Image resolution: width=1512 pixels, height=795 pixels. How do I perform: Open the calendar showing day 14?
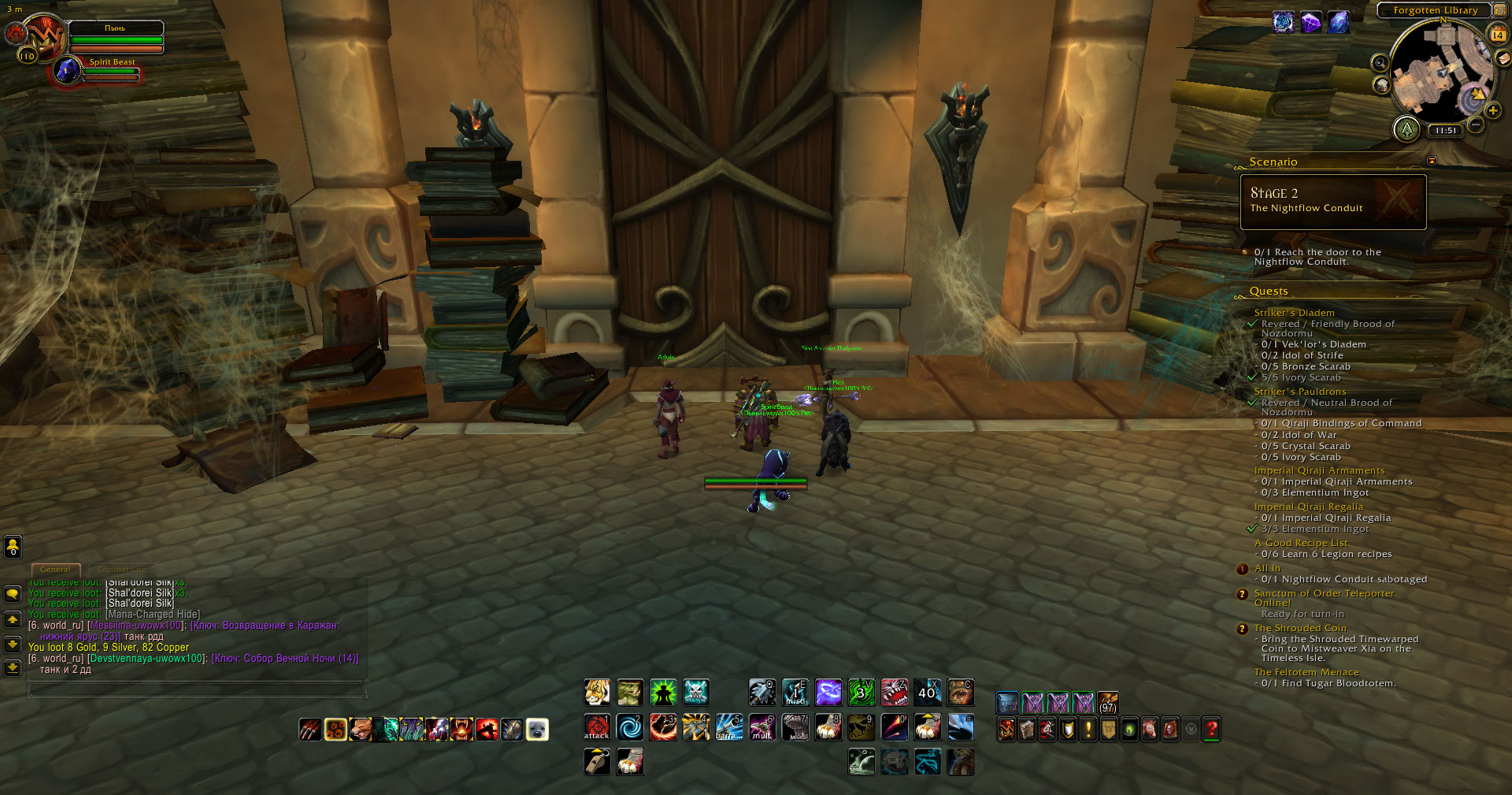coord(1498,35)
